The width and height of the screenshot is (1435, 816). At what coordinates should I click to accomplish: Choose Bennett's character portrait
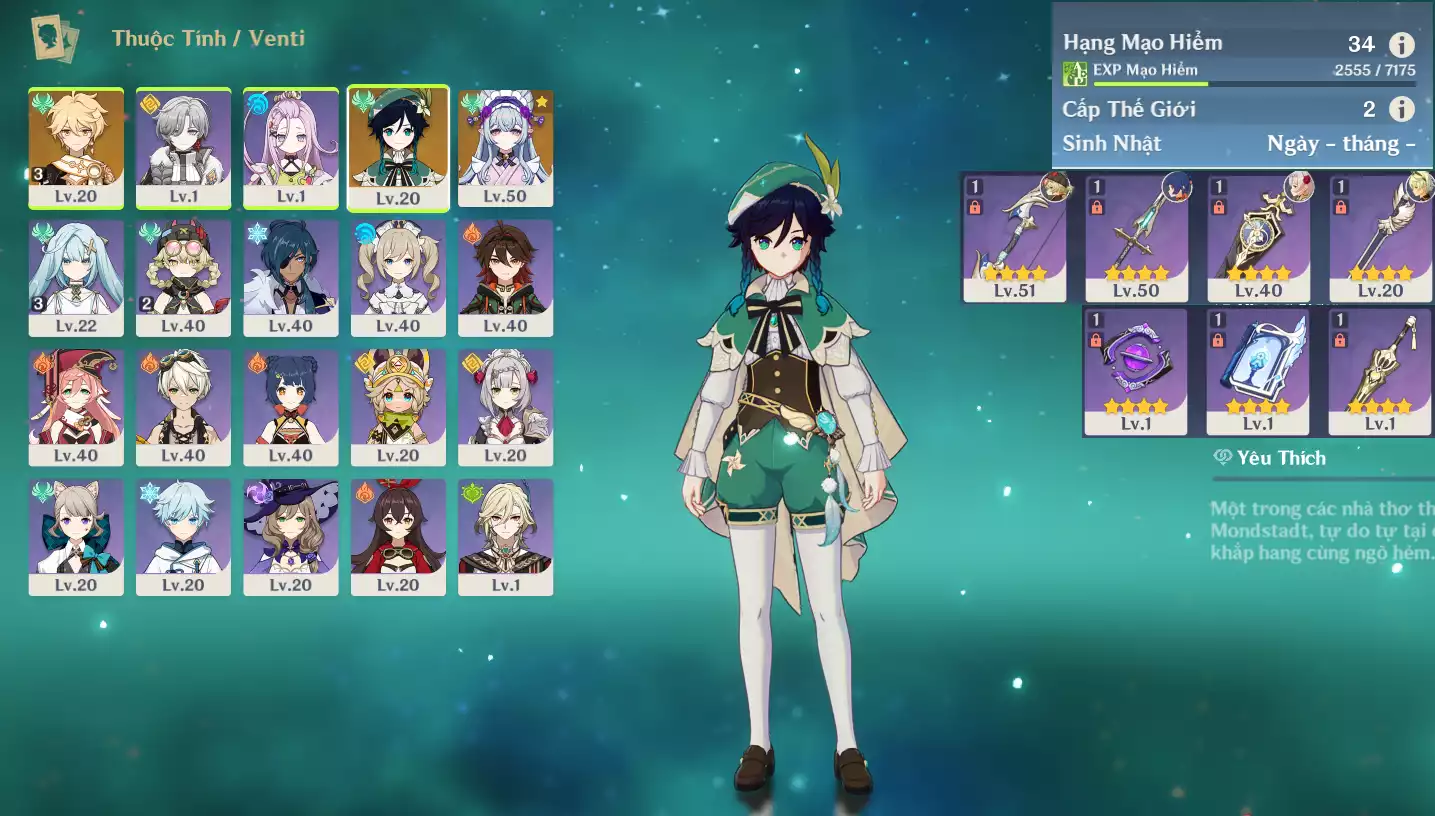(x=183, y=407)
